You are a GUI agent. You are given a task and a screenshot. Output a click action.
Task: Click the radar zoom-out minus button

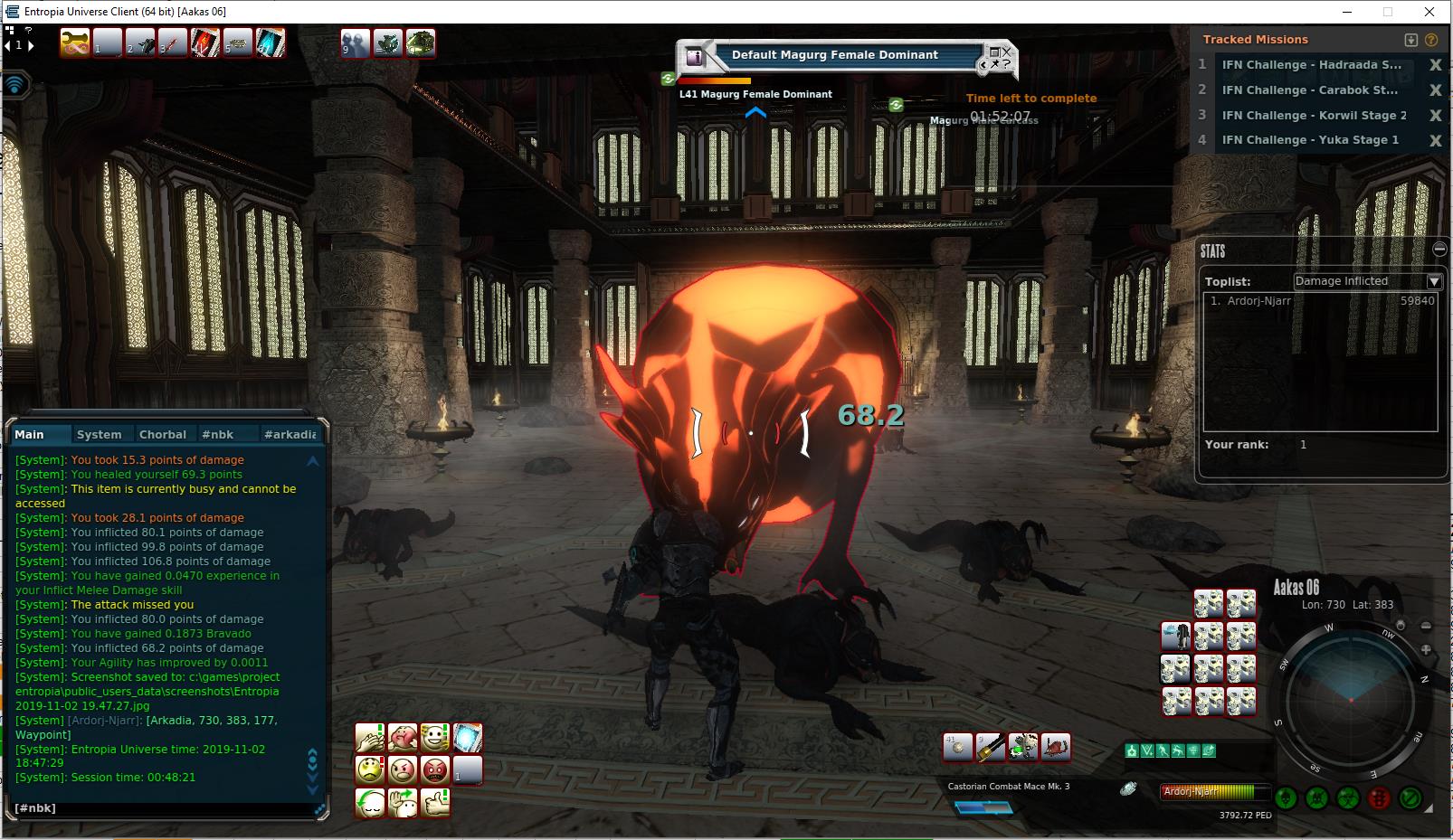click(1426, 626)
